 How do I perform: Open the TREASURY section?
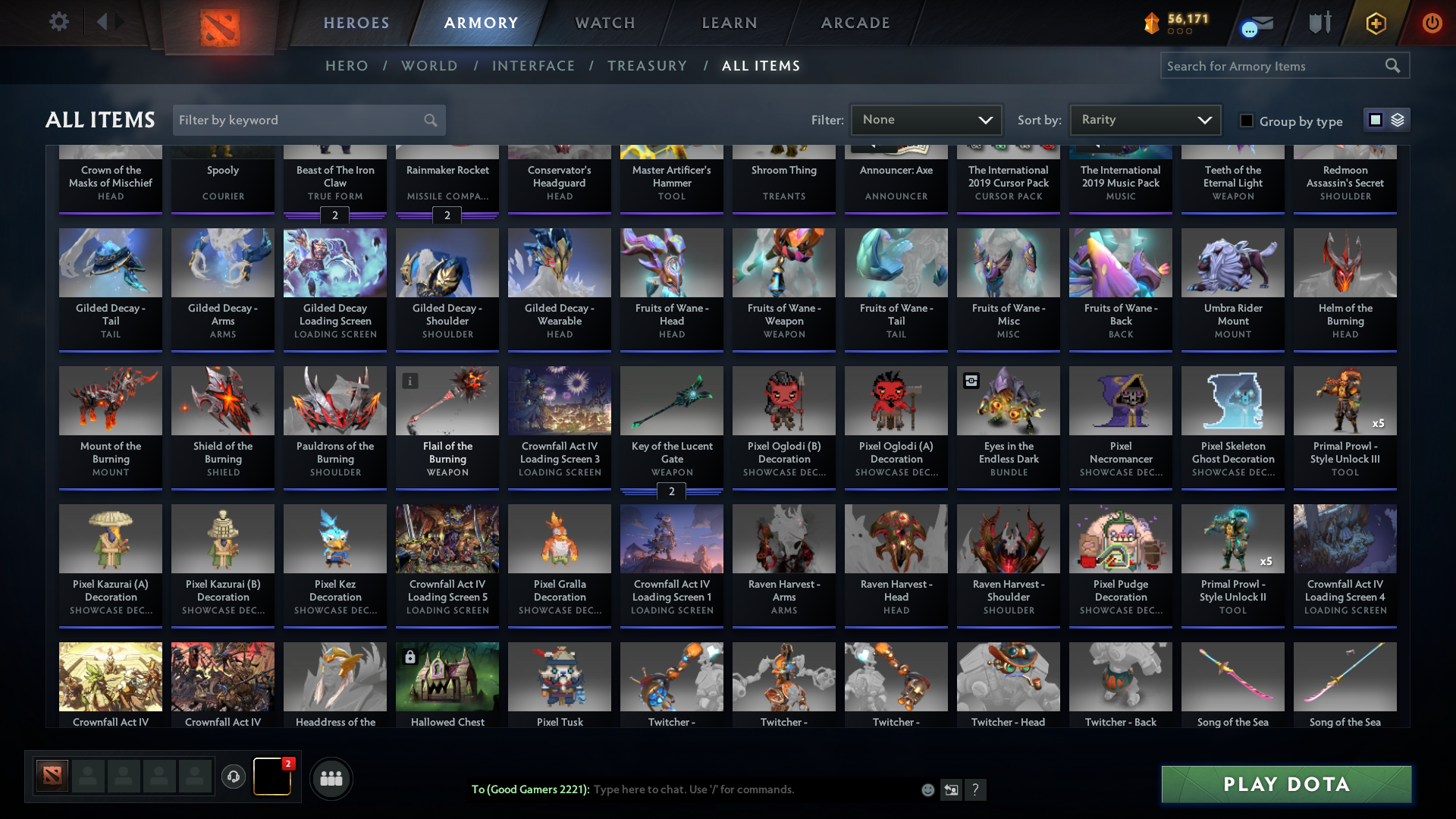(x=648, y=66)
